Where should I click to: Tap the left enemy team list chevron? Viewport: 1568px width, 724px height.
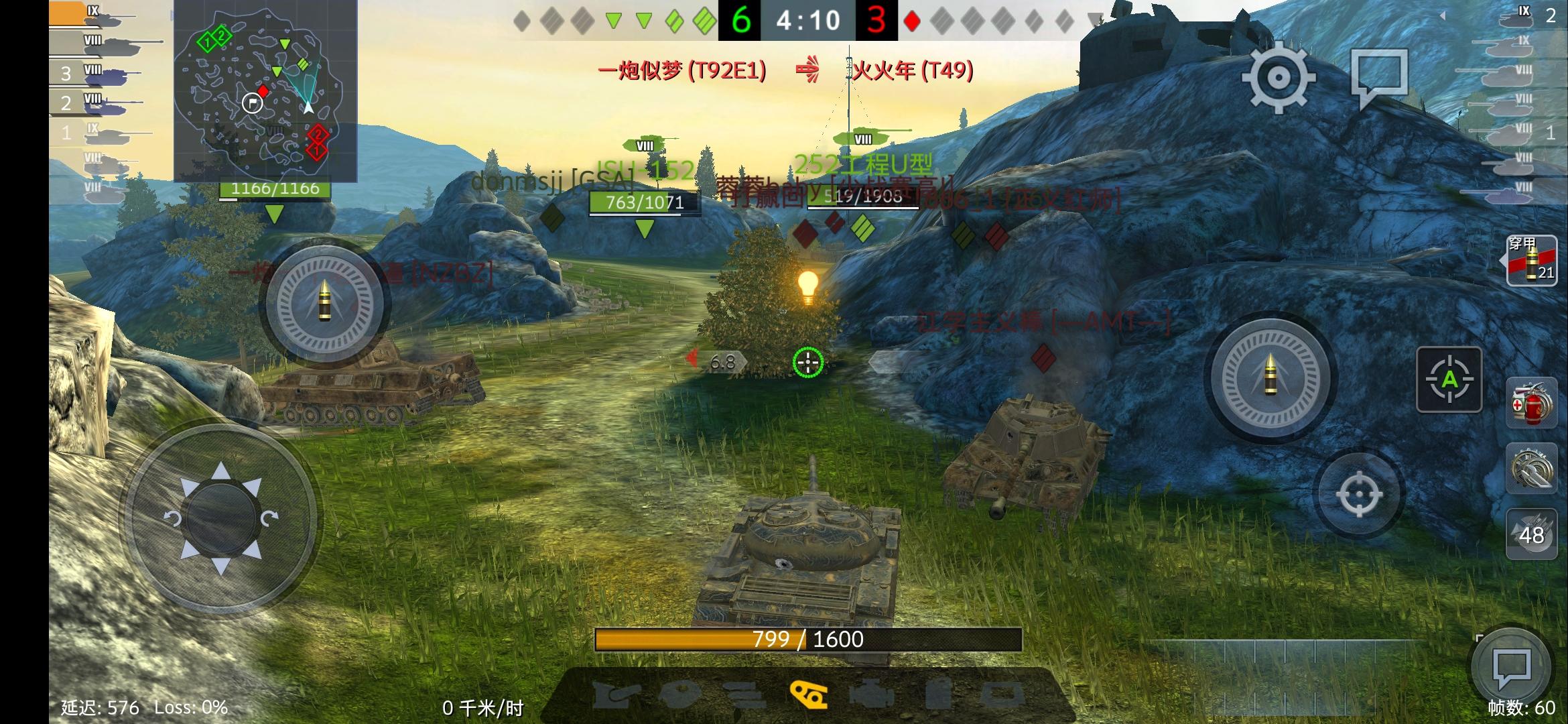pos(172,15)
